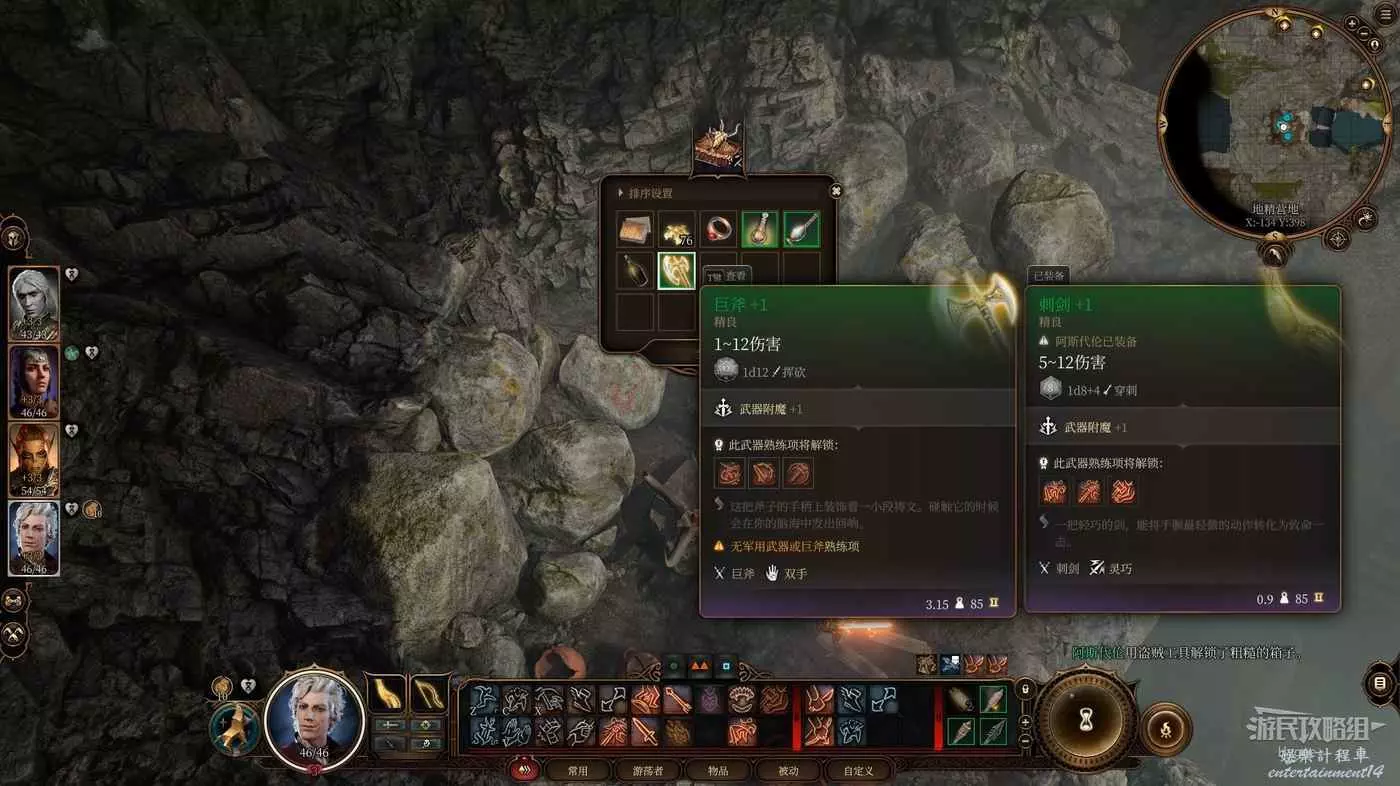Show the 物品 items hotbar tab
The image size is (1400, 786).
coord(718,770)
